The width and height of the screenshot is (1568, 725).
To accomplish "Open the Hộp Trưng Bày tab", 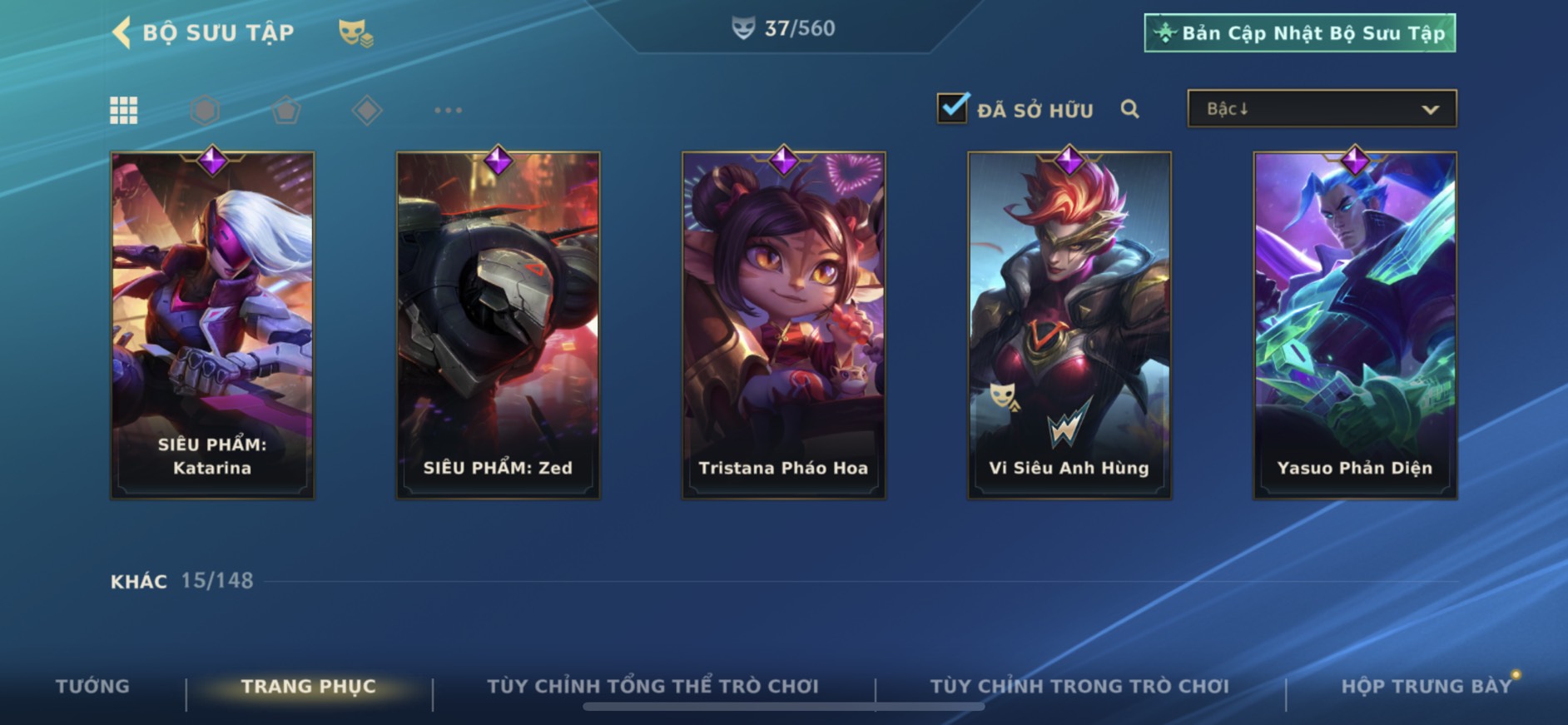I will coord(1426,687).
